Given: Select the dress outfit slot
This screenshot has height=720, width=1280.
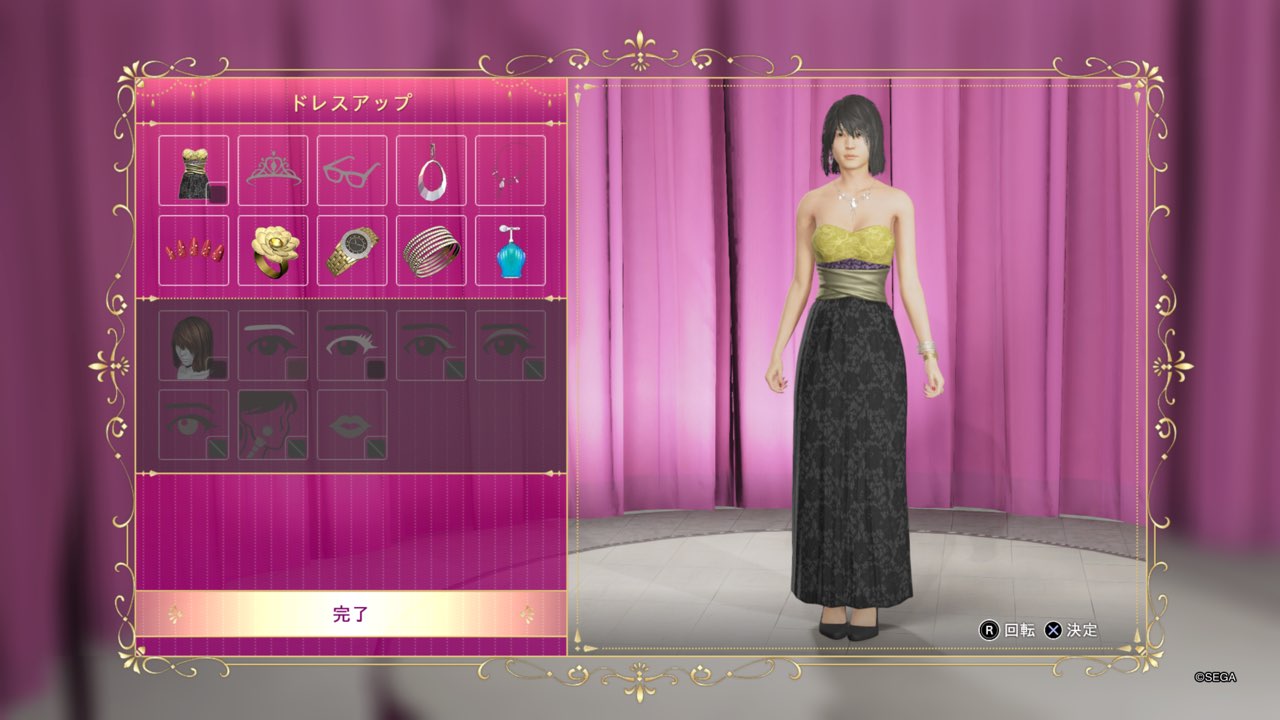Looking at the screenshot, I should point(193,171).
